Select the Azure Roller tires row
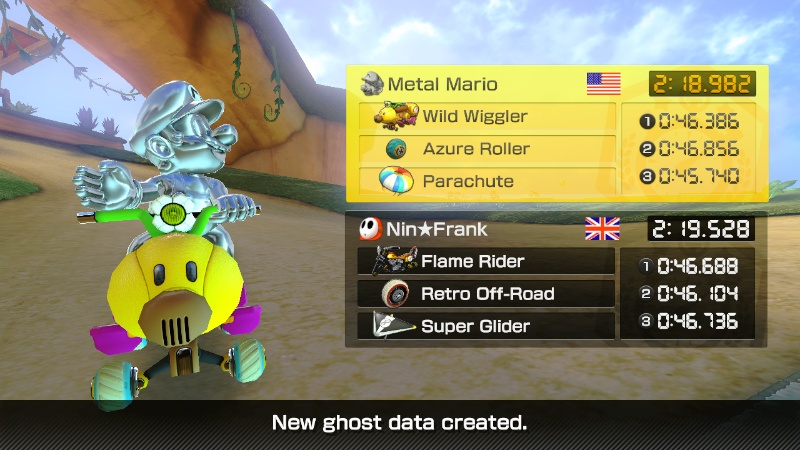The image size is (800, 450). (x=487, y=149)
